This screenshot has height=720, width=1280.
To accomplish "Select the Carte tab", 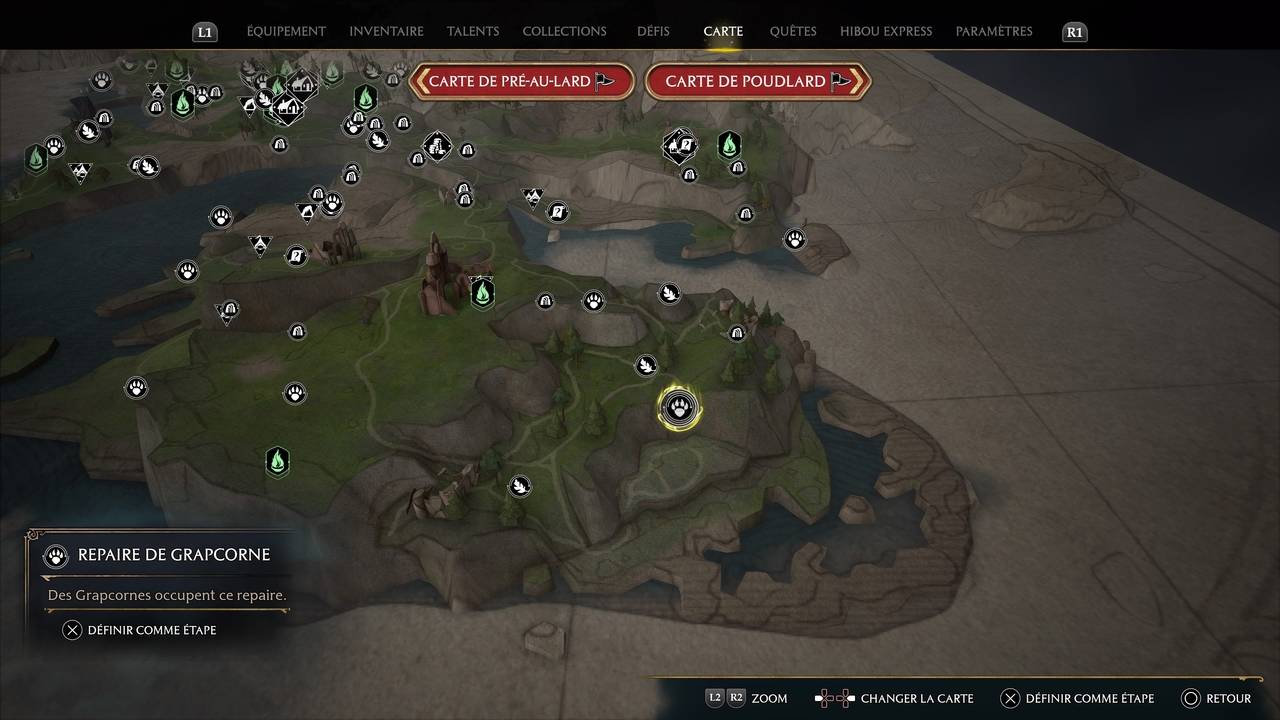I will click(x=723, y=31).
